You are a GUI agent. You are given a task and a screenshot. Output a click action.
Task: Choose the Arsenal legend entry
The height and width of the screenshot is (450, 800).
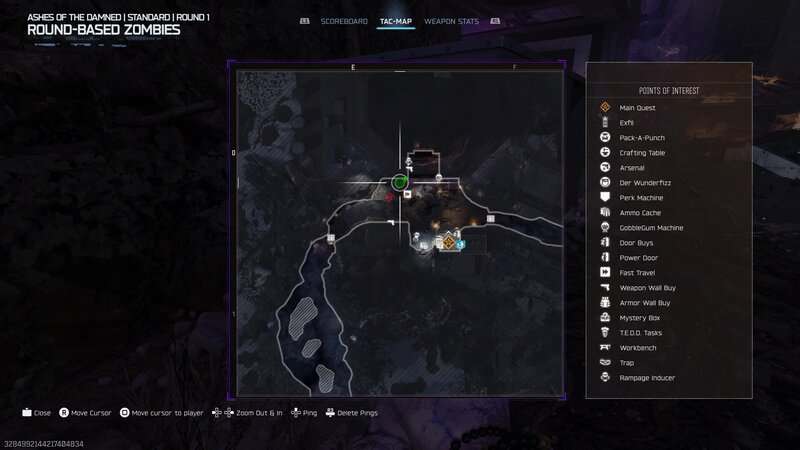(x=632, y=168)
